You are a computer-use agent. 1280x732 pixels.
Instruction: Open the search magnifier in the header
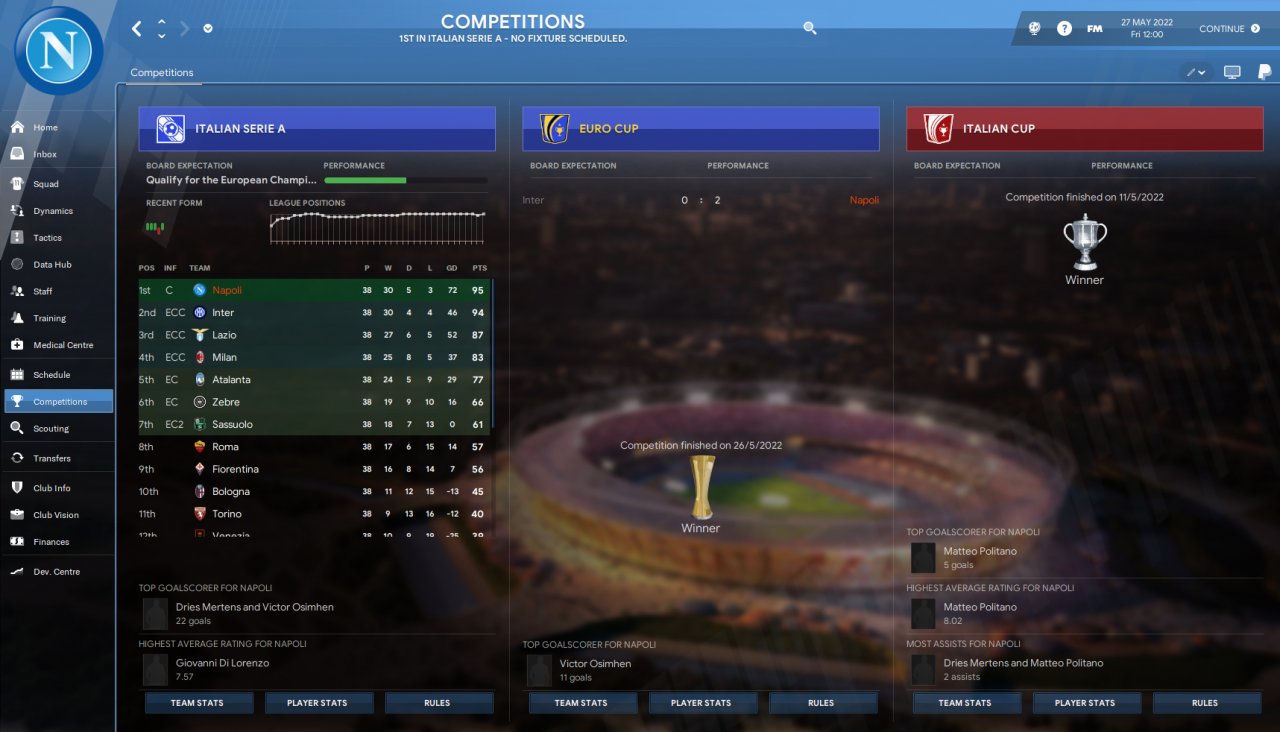pyautogui.click(x=810, y=29)
